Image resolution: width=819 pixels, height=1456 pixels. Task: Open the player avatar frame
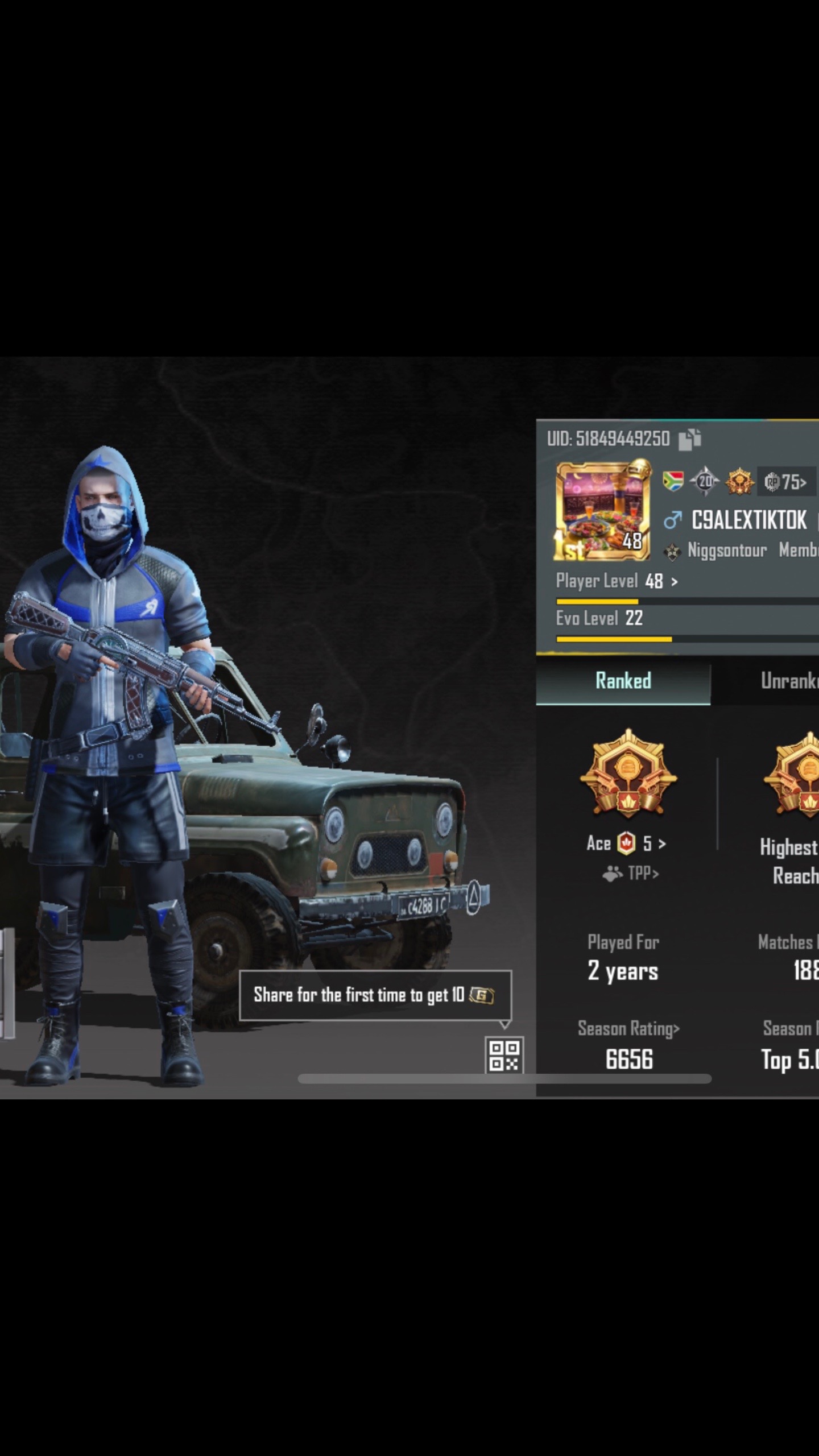tap(603, 510)
